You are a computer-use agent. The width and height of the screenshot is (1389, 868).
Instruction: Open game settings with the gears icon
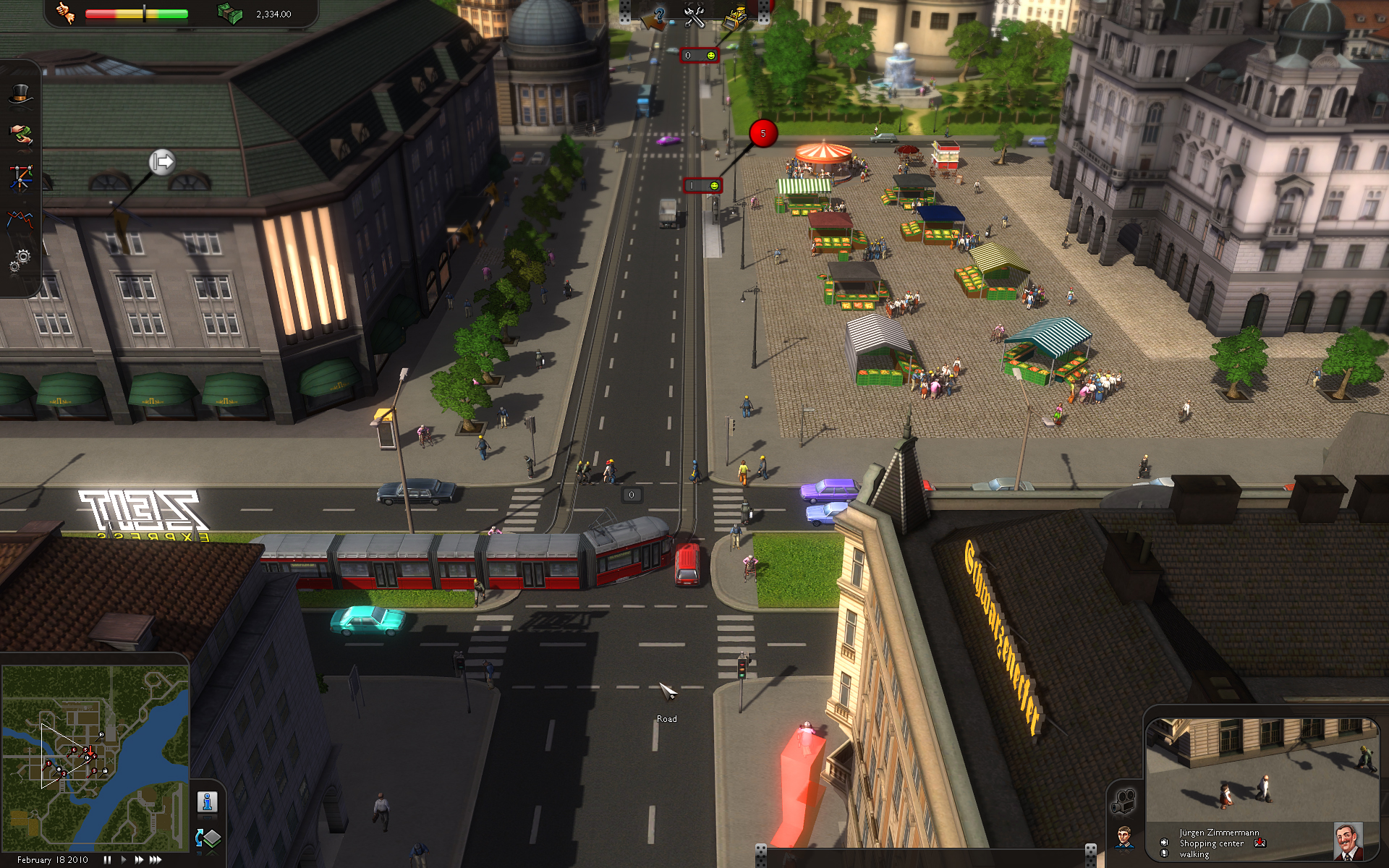point(20,262)
